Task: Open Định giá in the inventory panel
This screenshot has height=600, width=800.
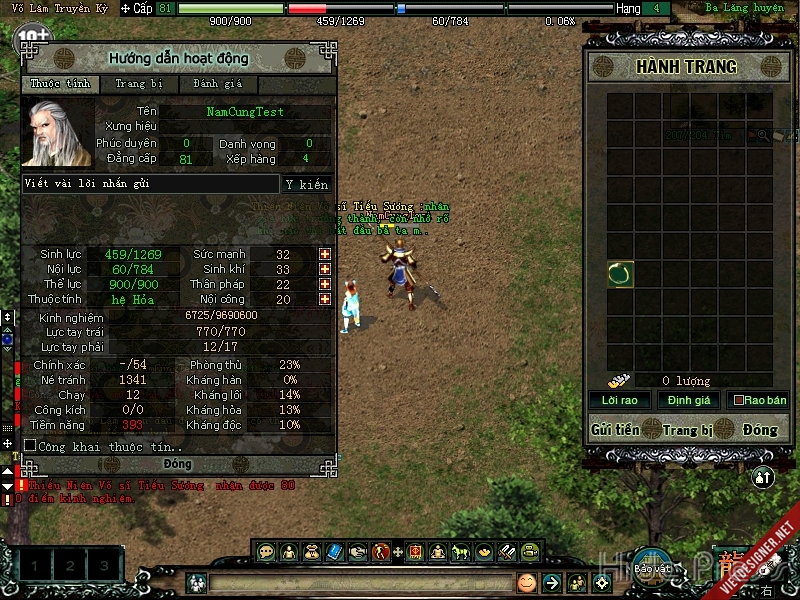Action: point(689,400)
